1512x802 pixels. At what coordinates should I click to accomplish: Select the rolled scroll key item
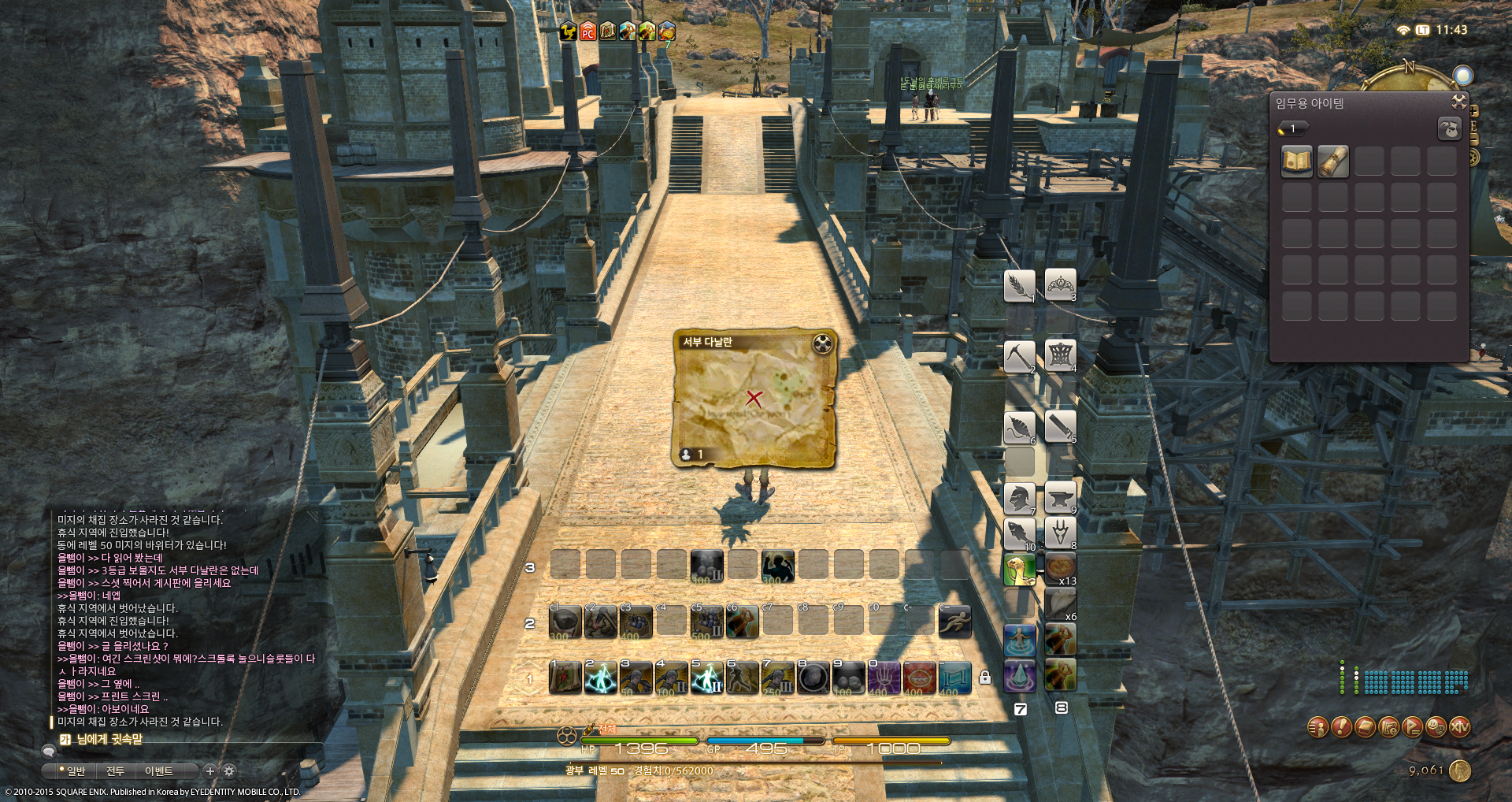tap(1333, 162)
